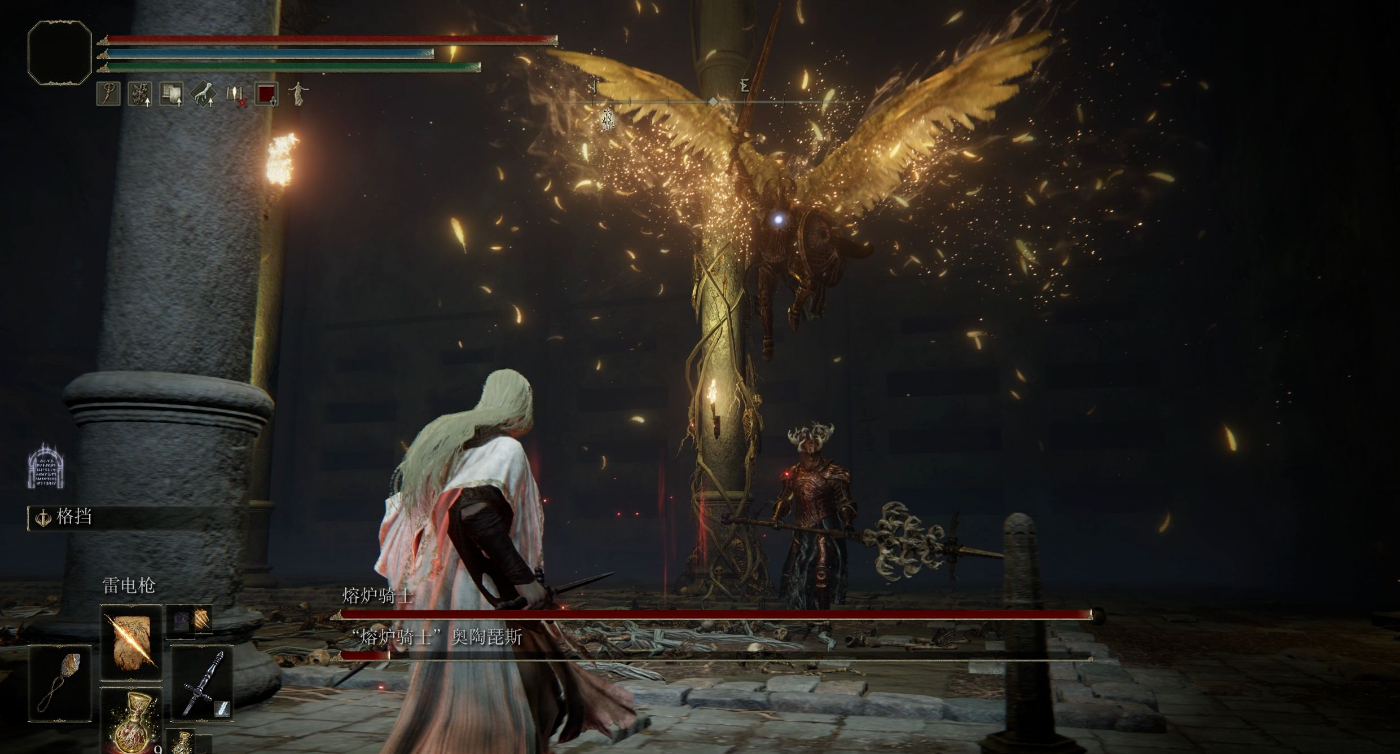Click the small next-spell preview icon
Image resolution: width=1400 pixels, height=754 pixels.
(189, 620)
